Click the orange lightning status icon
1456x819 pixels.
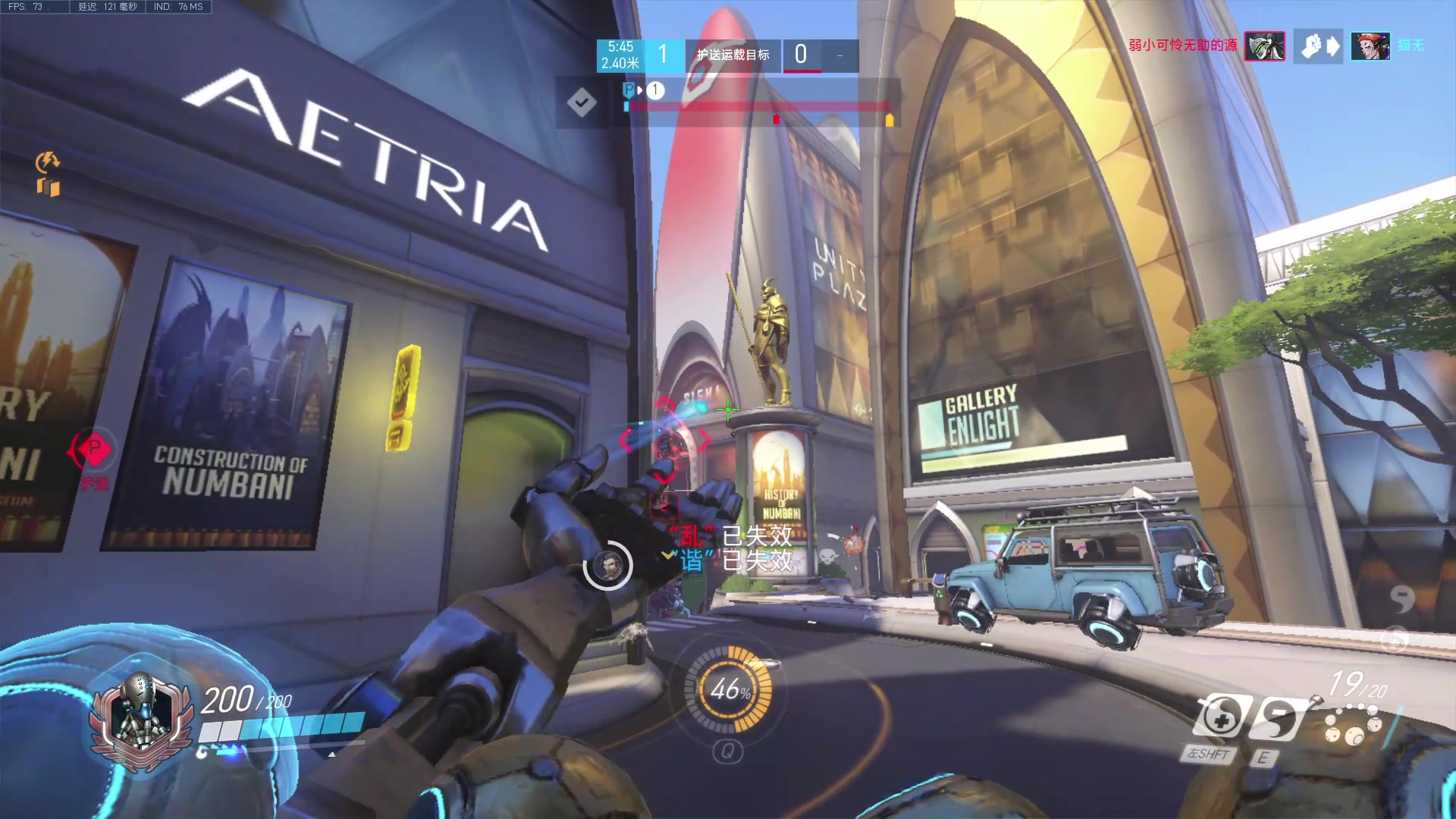point(47,161)
